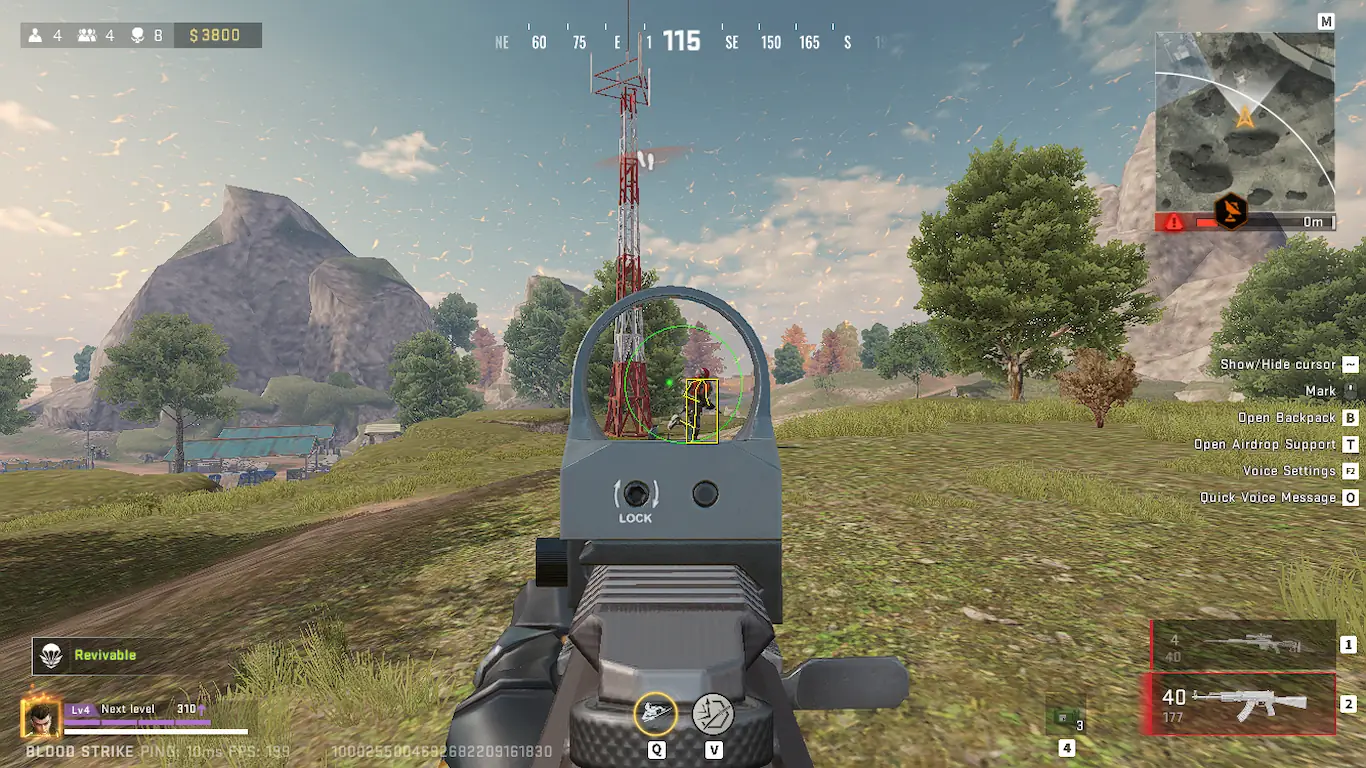Open Voice Settings
This screenshot has height=768, width=1366.
click(x=1289, y=471)
